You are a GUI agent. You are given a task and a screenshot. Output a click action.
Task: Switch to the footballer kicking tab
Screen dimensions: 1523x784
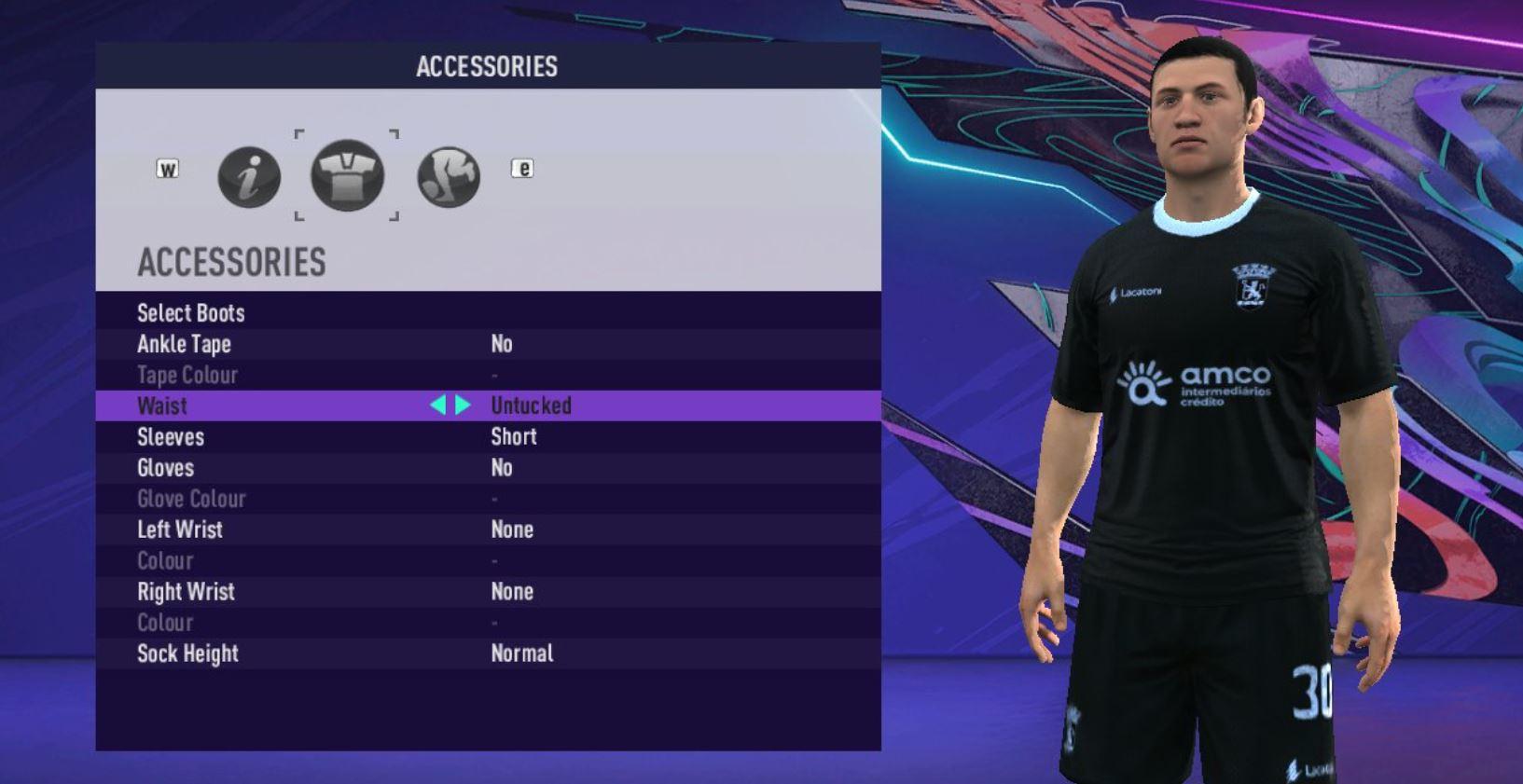[x=449, y=176]
